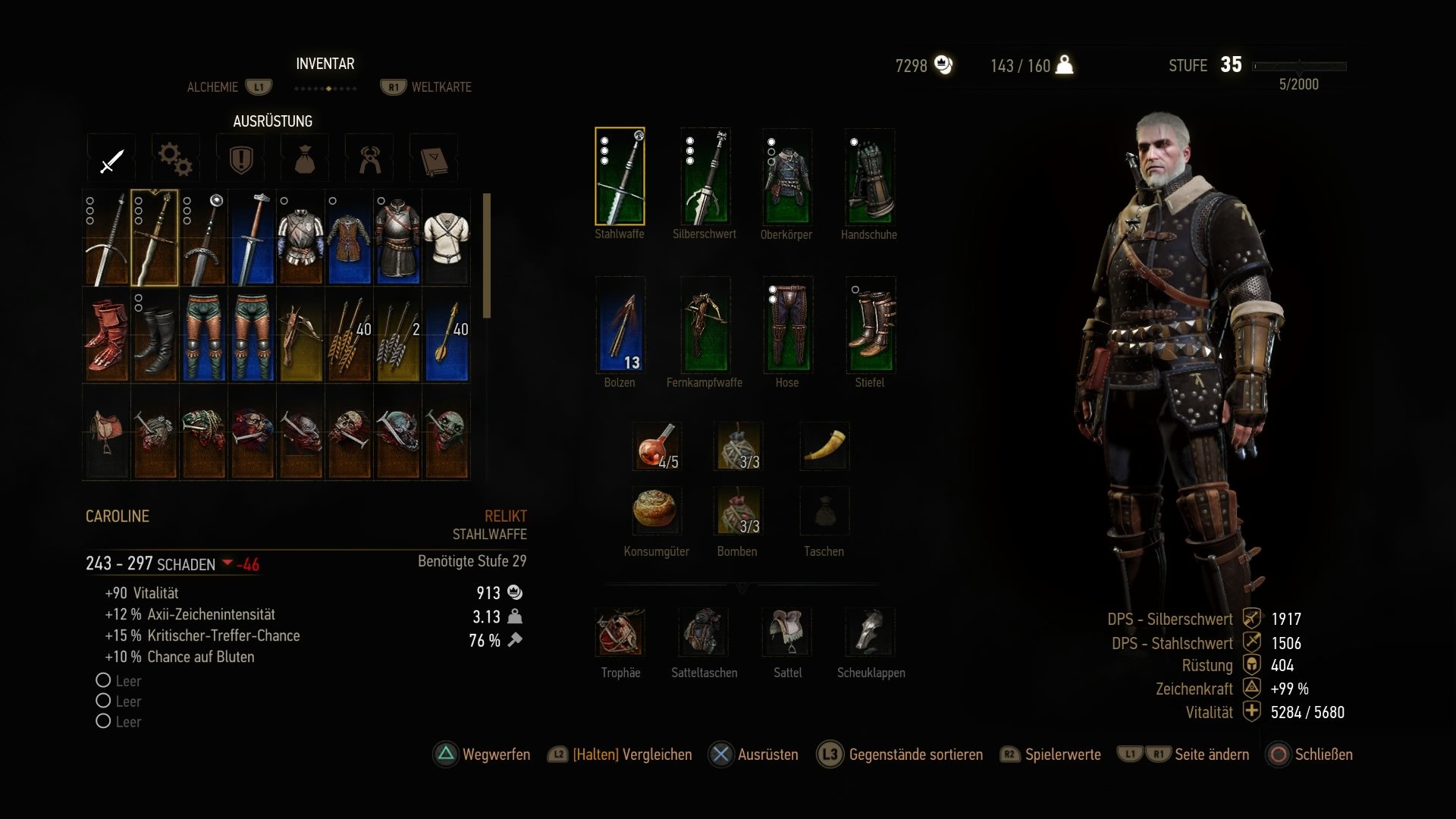Select the sword weapons category icon

(111, 158)
